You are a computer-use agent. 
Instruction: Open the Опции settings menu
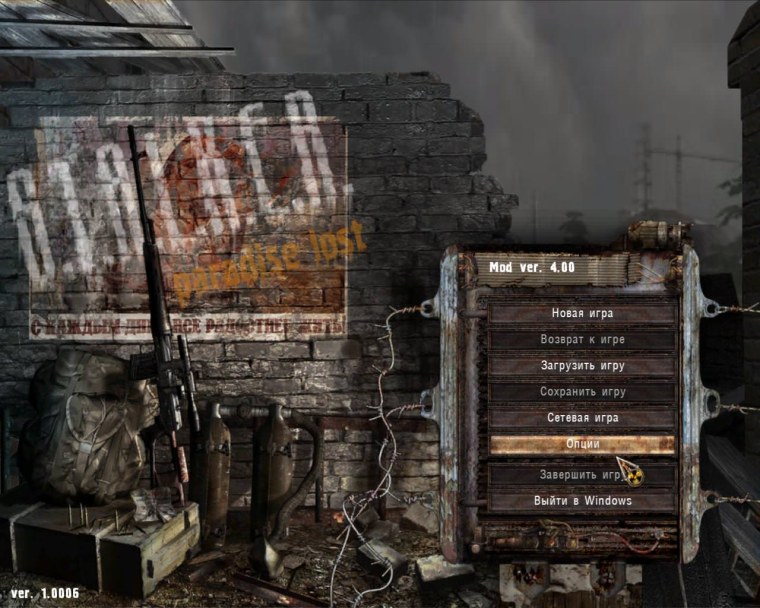click(582, 444)
